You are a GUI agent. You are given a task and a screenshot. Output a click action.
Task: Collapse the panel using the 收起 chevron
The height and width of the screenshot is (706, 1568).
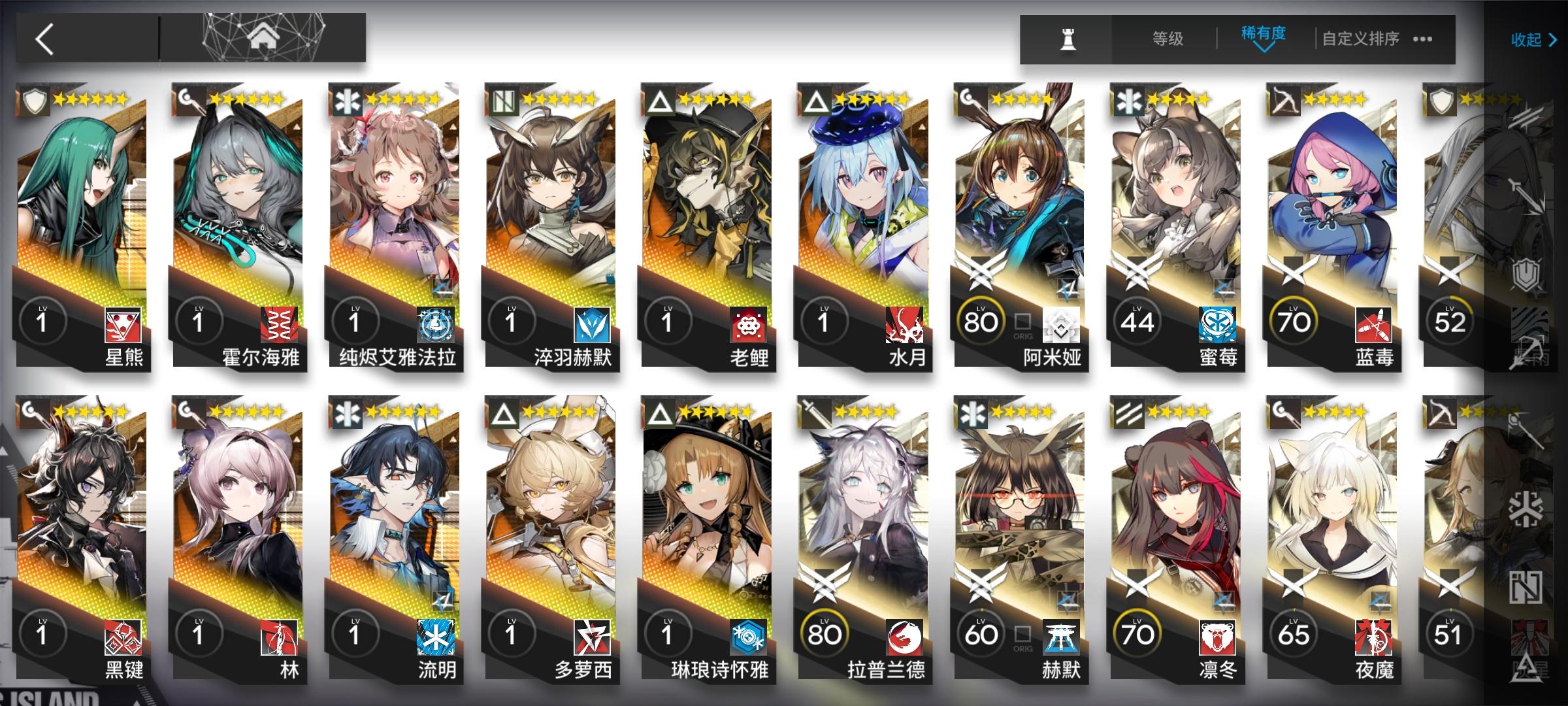(1535, 41)
